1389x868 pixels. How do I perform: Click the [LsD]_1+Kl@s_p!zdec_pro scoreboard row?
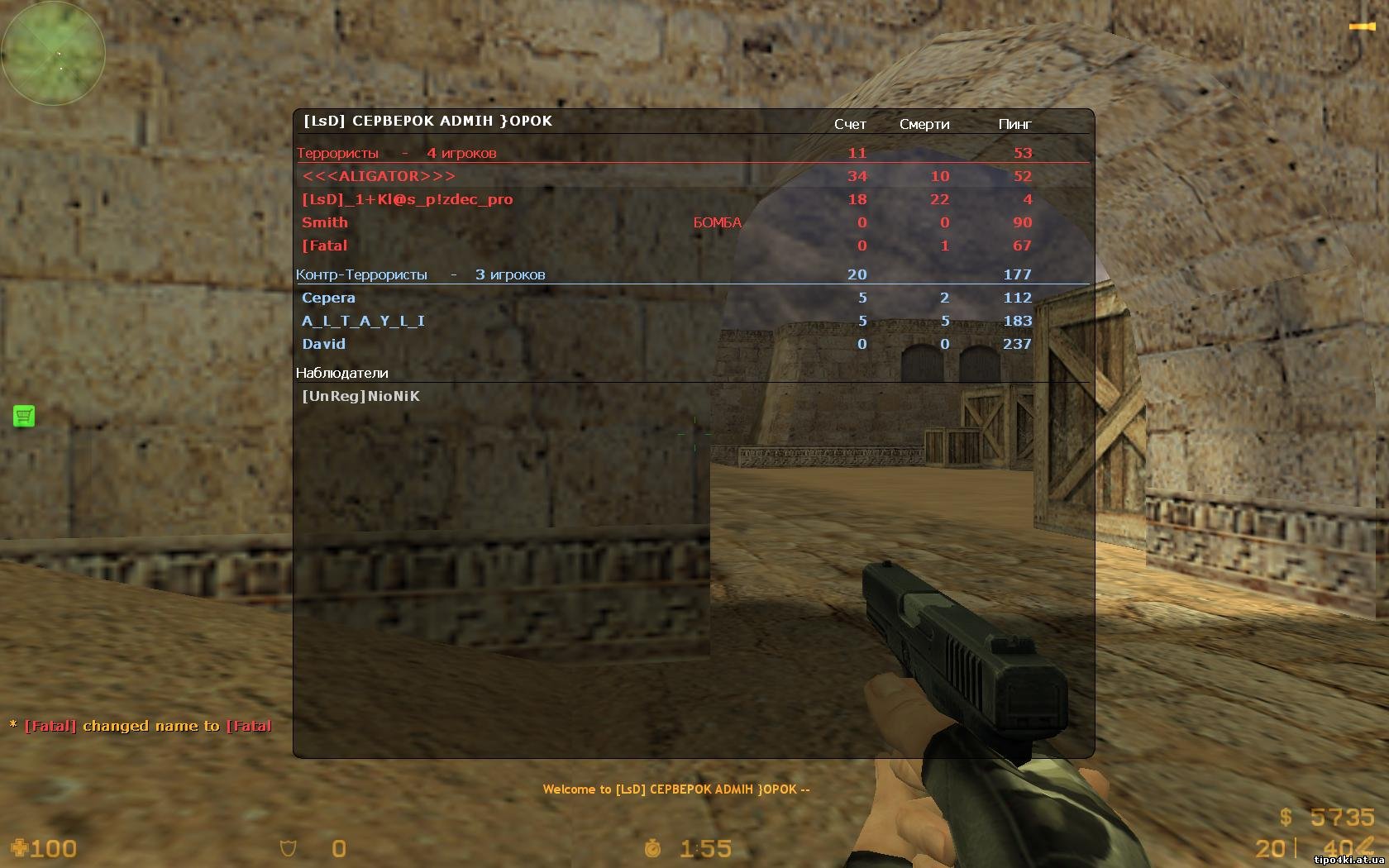point(407,199)
